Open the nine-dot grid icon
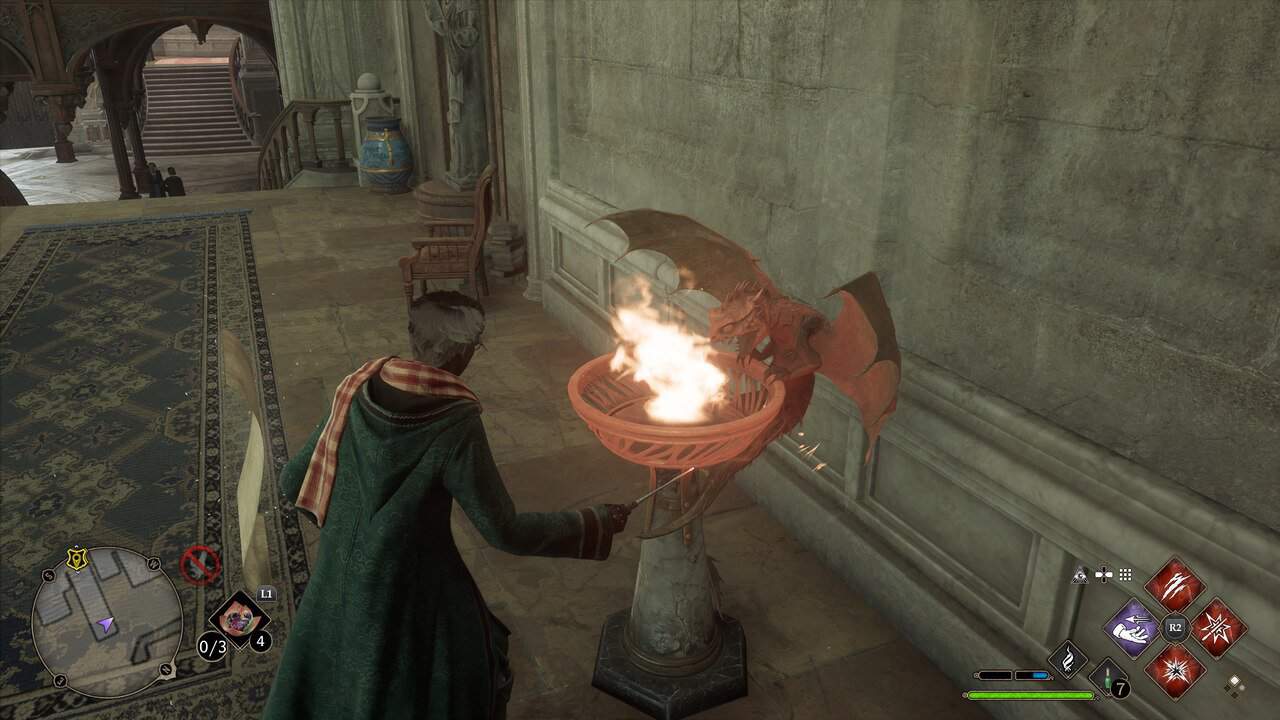 pos(1125,574)
